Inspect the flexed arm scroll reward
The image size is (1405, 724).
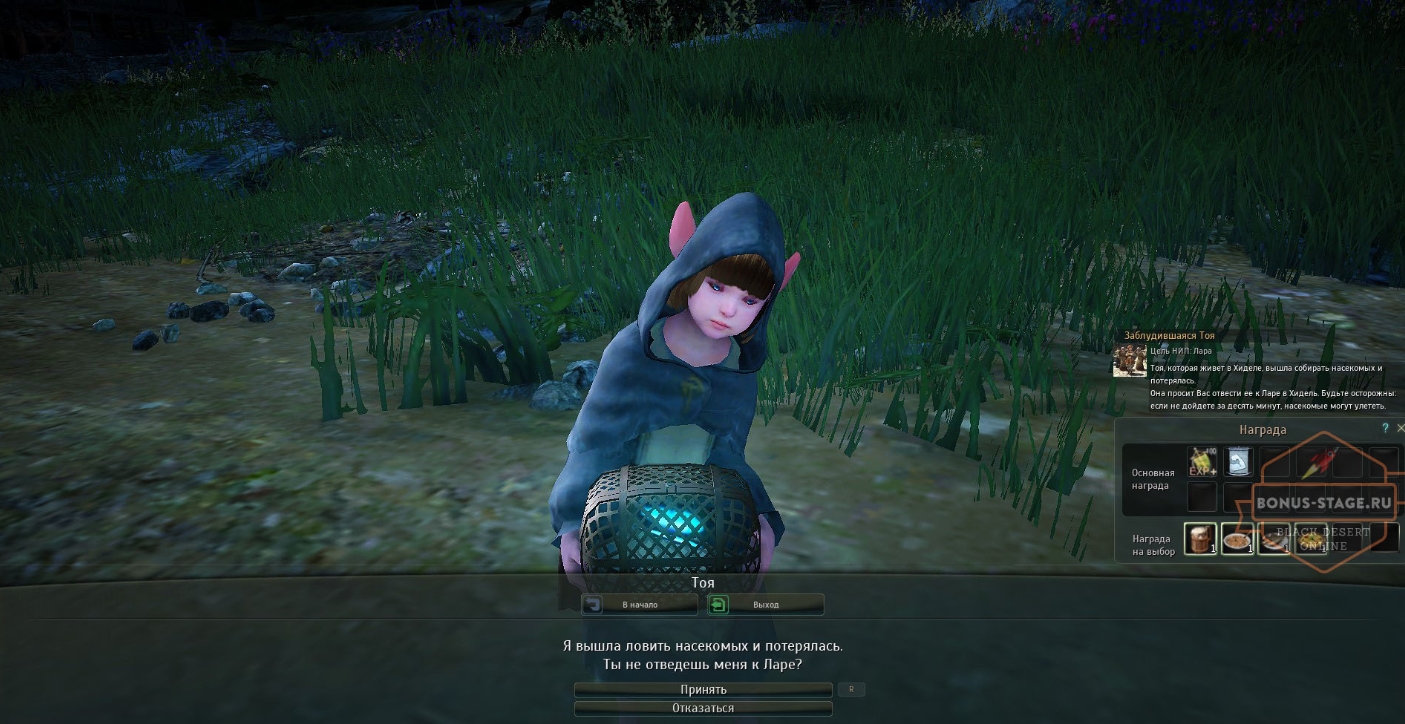[x=1238, y=461]
